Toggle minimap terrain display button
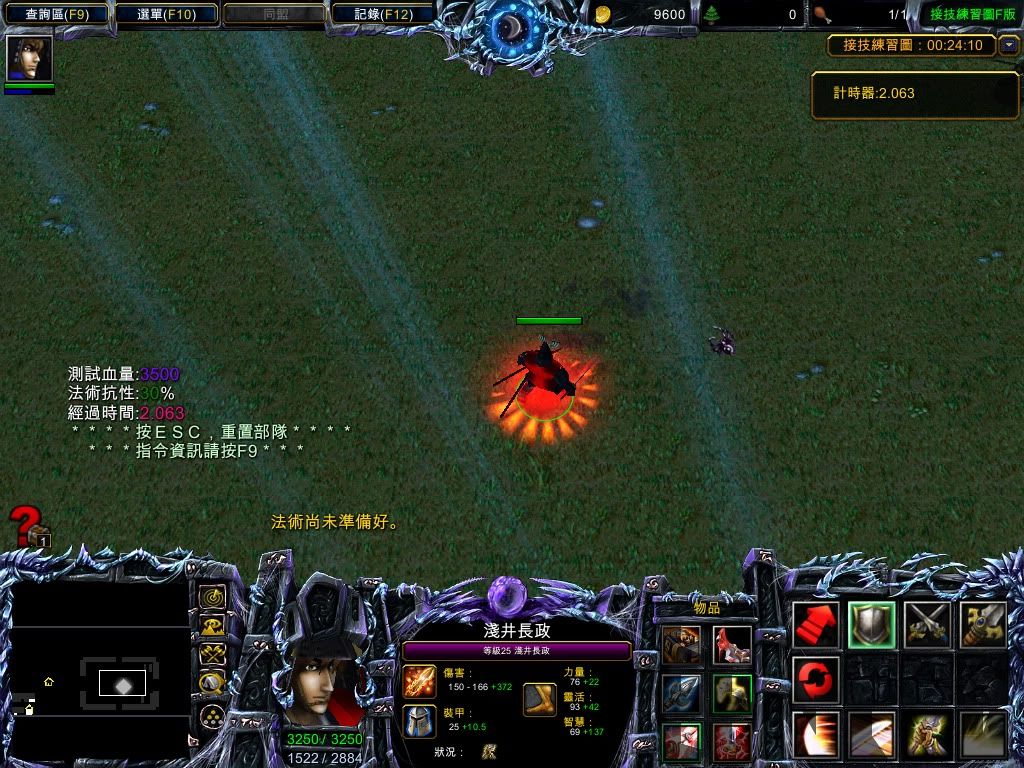The width and height of the screenshot is (1024, 768). click(x=212, y=627)
